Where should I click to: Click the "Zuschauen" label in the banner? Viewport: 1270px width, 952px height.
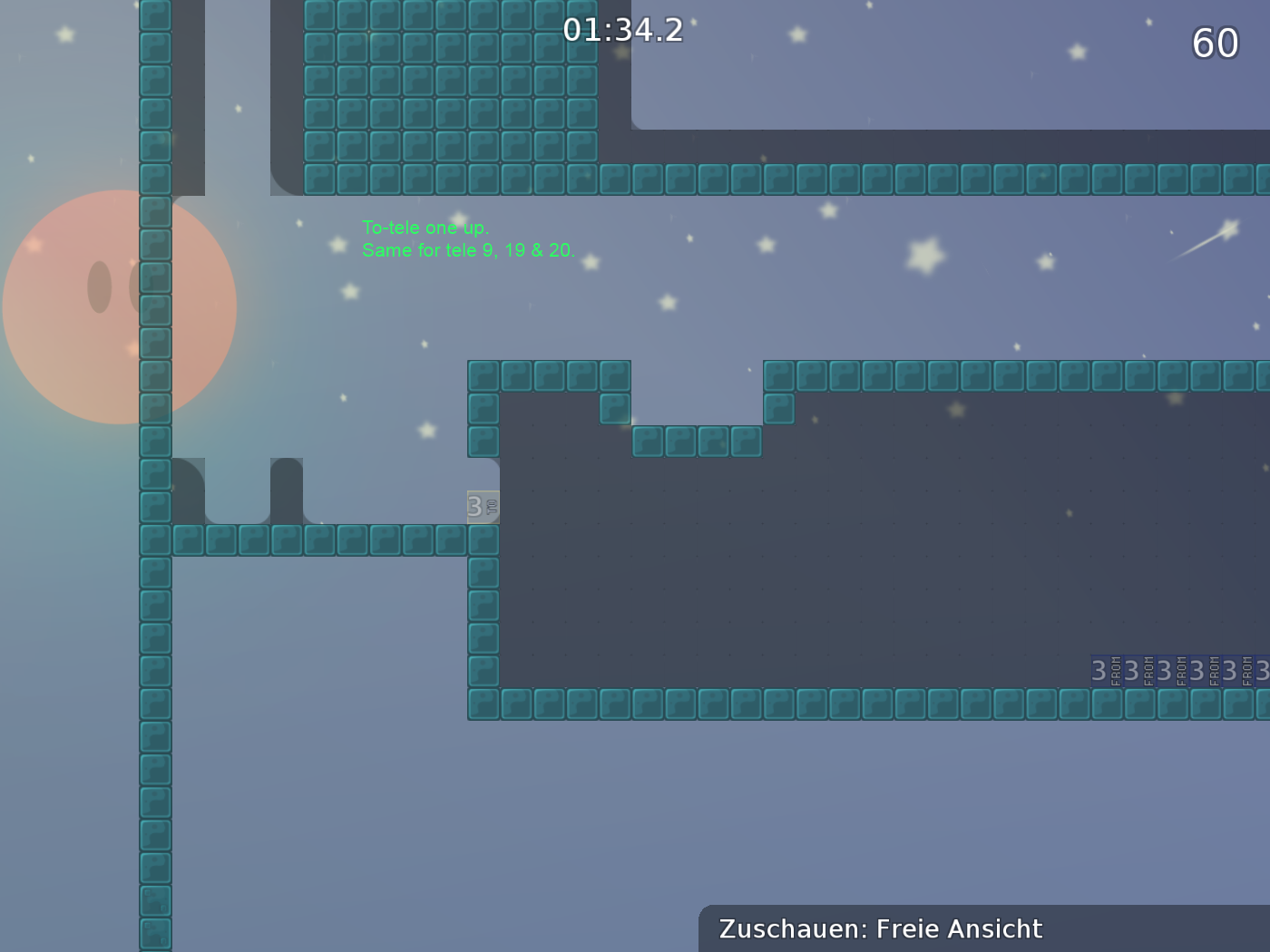click(x=785, y=928)
